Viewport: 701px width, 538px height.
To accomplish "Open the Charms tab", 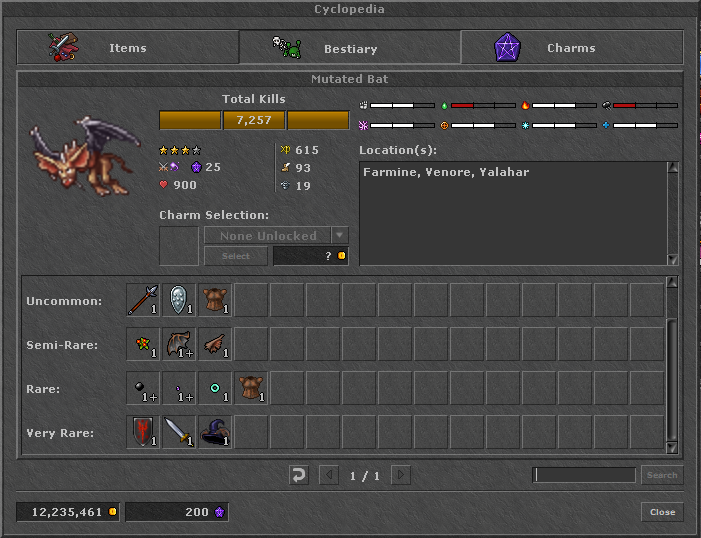I will (x=571, y=48).
